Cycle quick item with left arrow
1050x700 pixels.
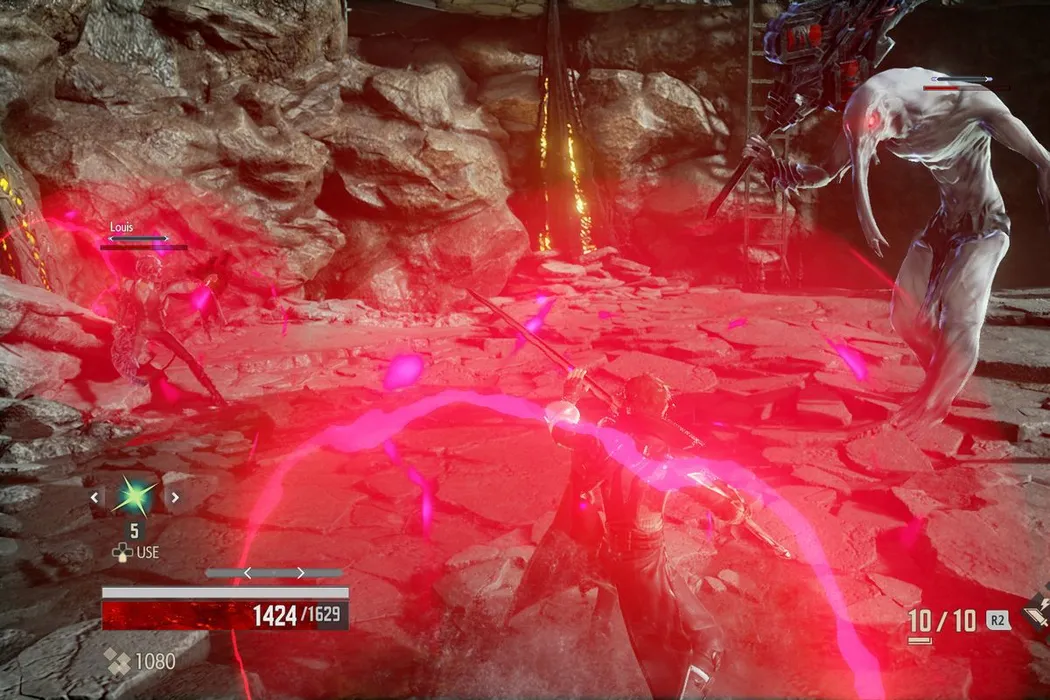coord(95,496)
